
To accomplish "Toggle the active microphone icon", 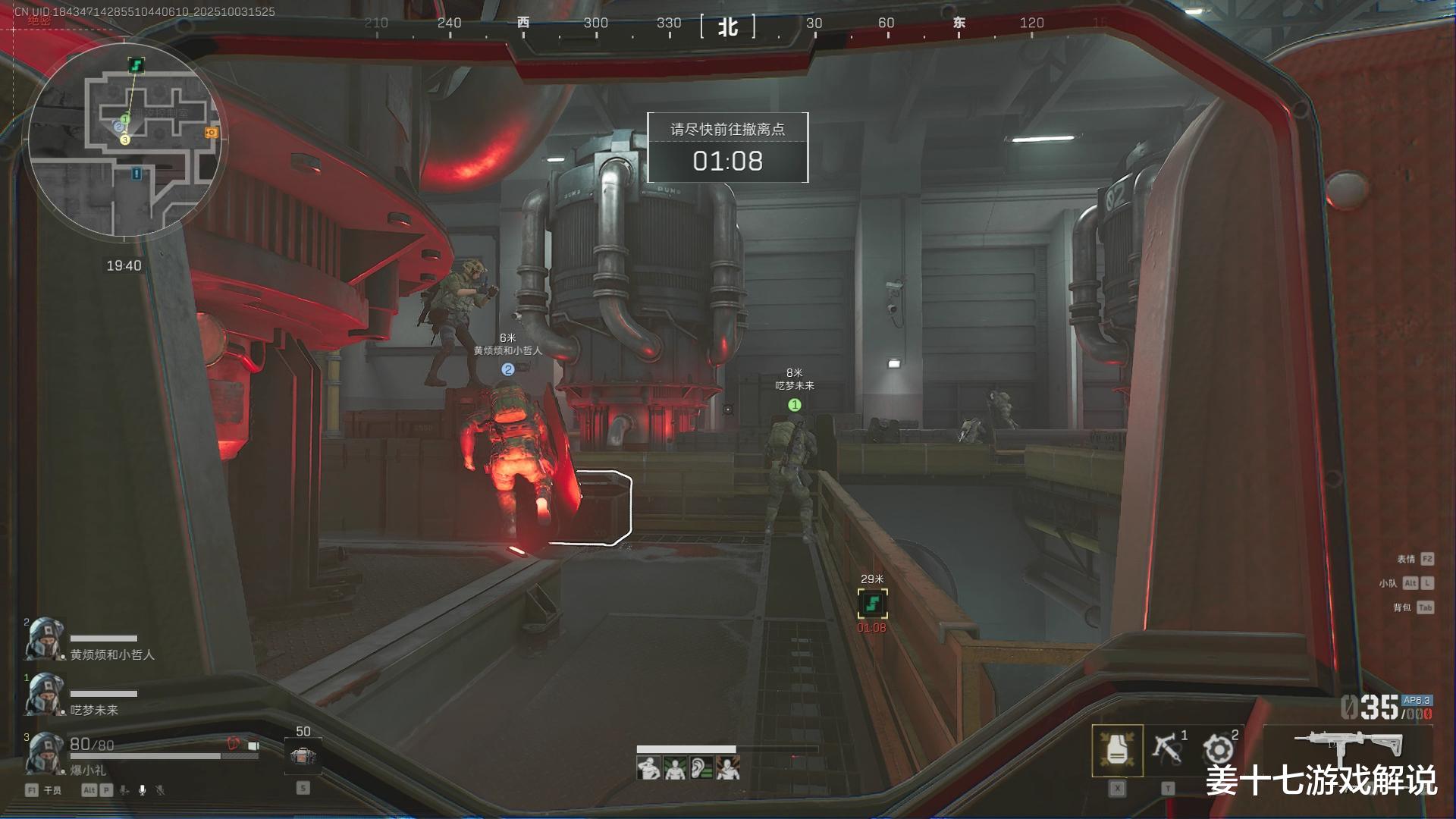I will point(142,790).
